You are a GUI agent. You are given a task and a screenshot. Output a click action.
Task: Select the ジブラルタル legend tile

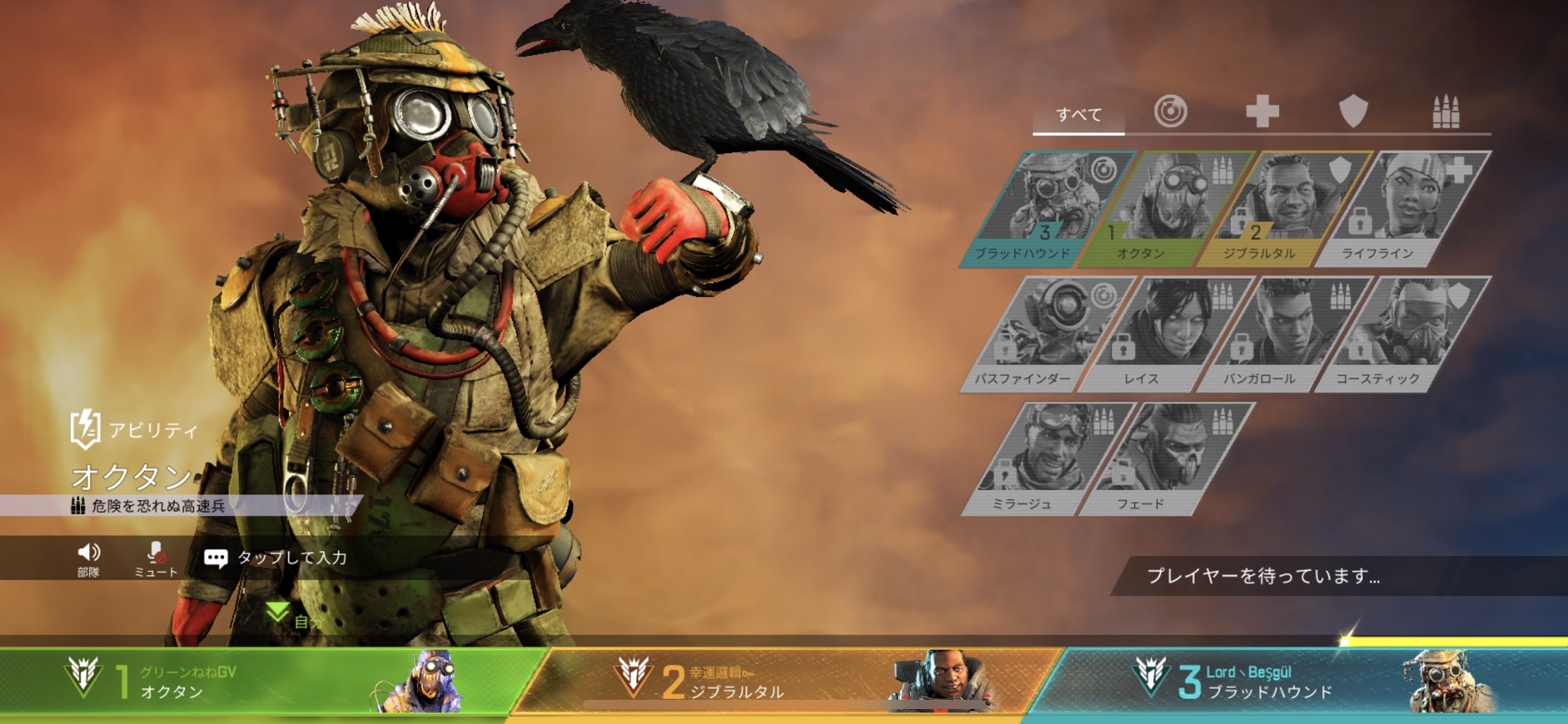pos(1284,208)
